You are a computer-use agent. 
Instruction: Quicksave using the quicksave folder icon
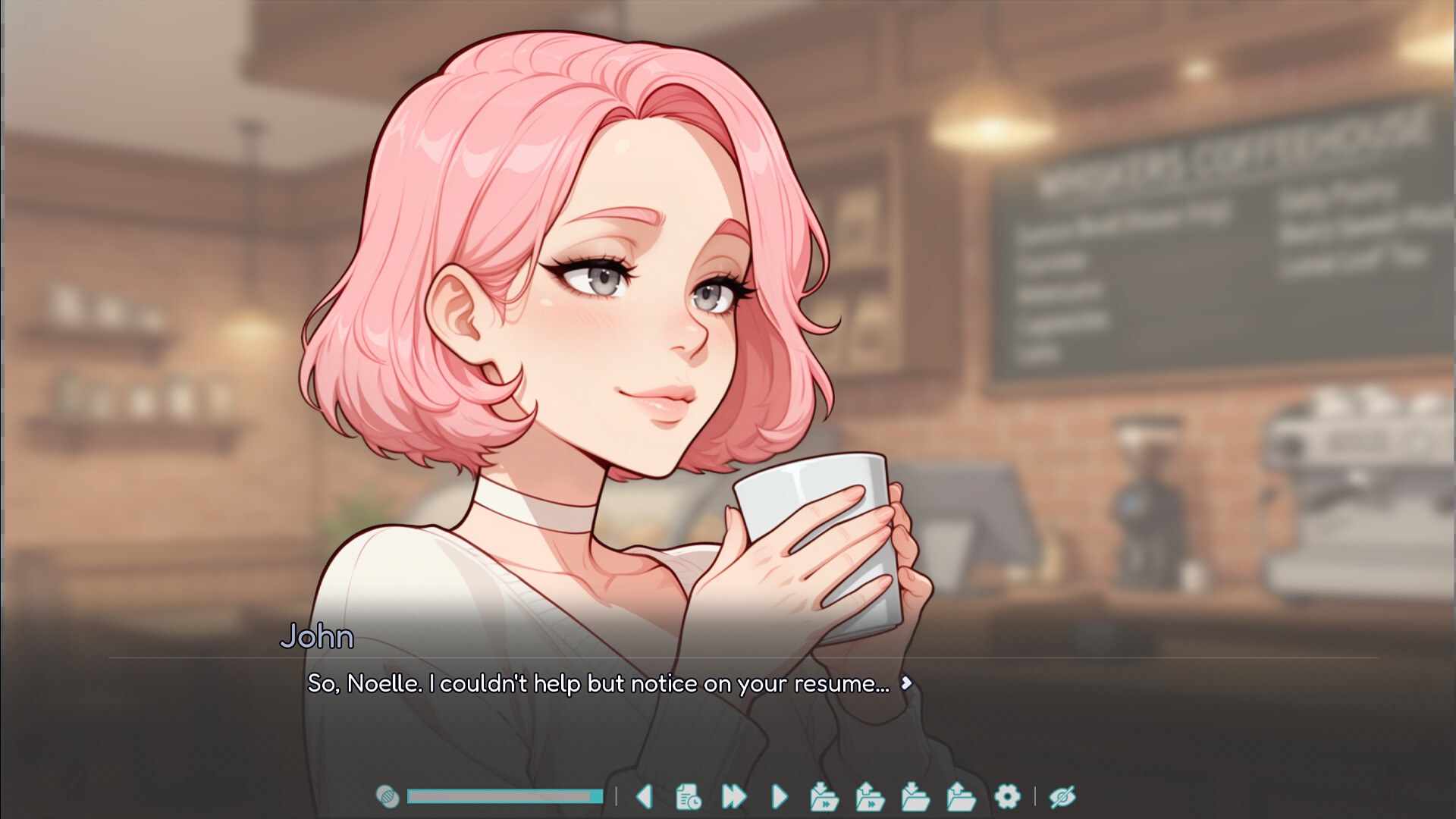click(x=824, y=796)
